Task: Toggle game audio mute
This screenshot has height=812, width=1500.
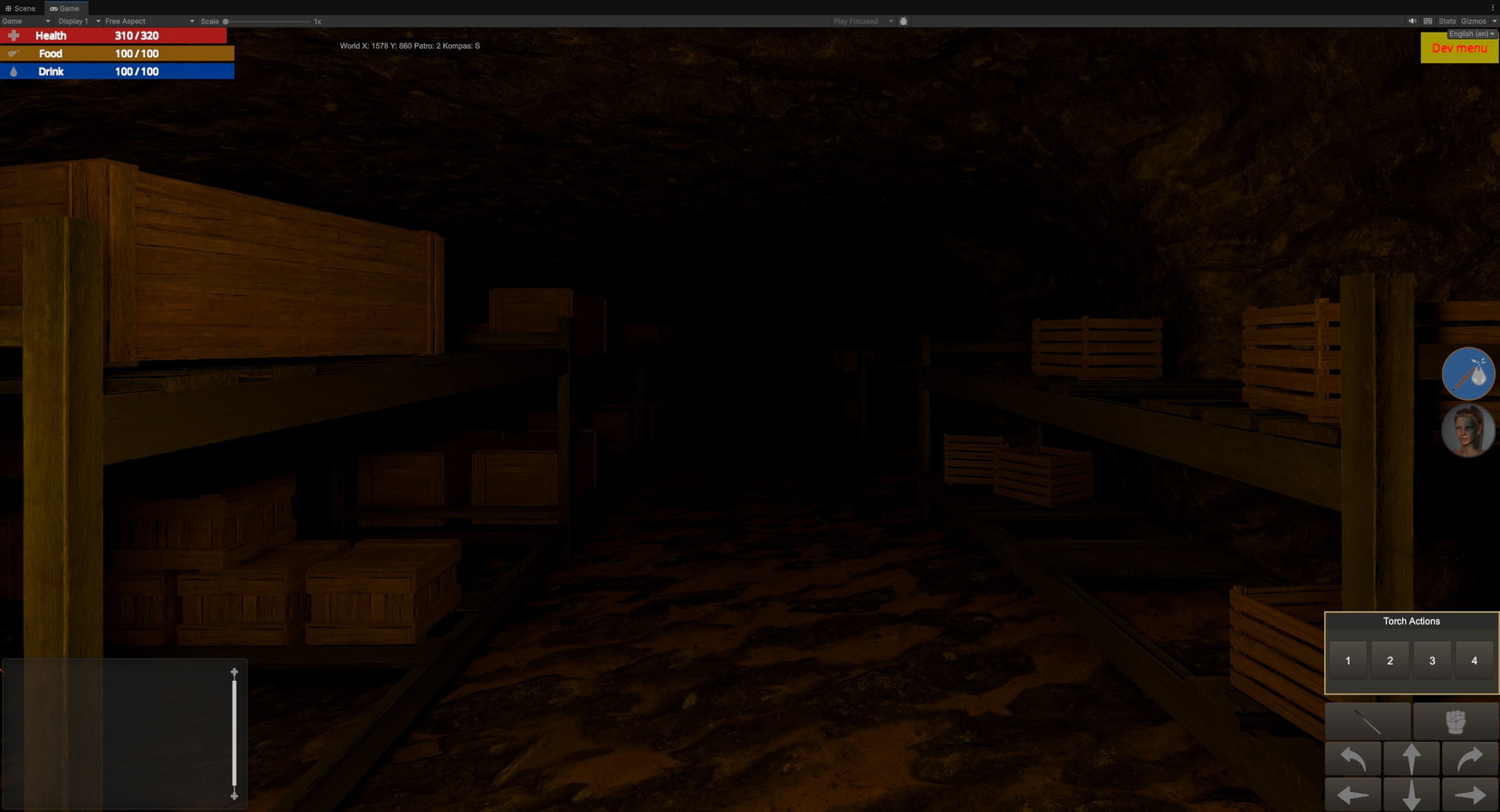Action: [1412, 21]
